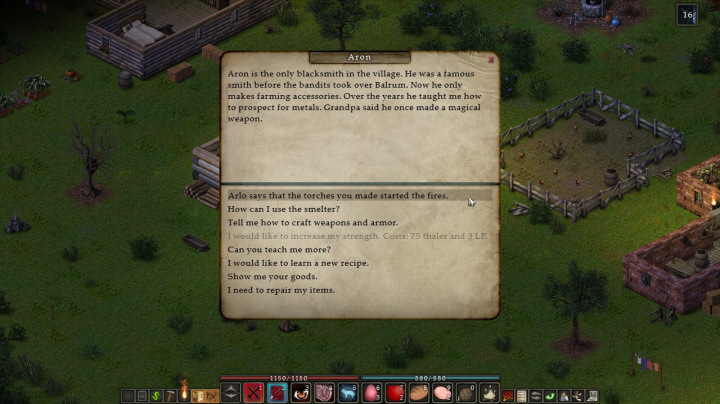Use the raw ham hotbar item
Screen dimensions: 720x404
443,393
